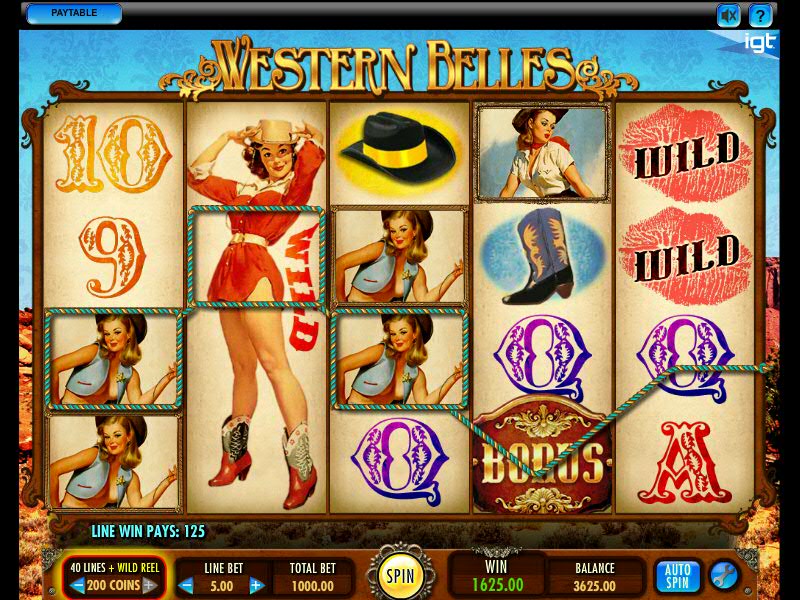
Task: Decrease the number of lines coins
Action: 77,586
